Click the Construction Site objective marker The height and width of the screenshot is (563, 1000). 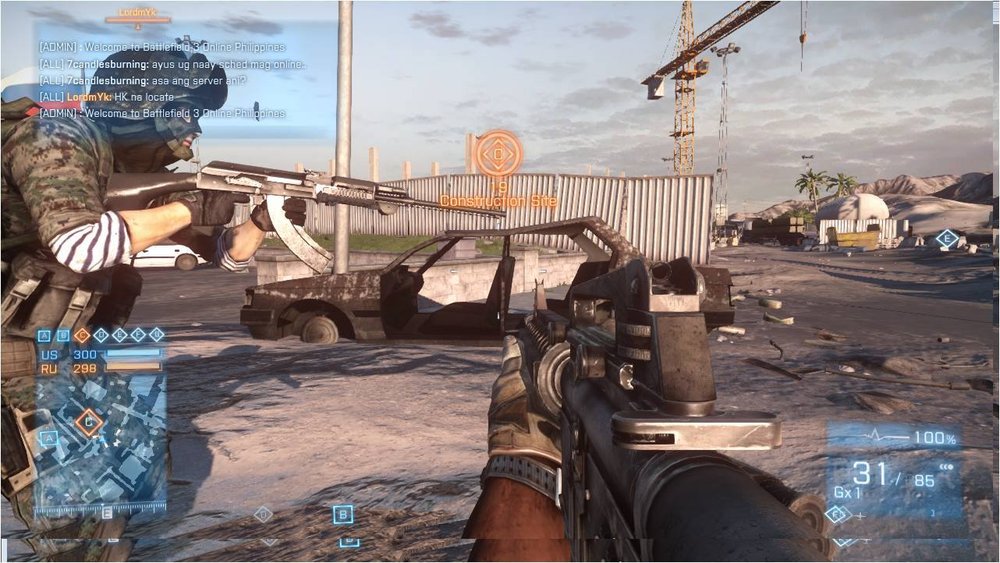point(497,154)
